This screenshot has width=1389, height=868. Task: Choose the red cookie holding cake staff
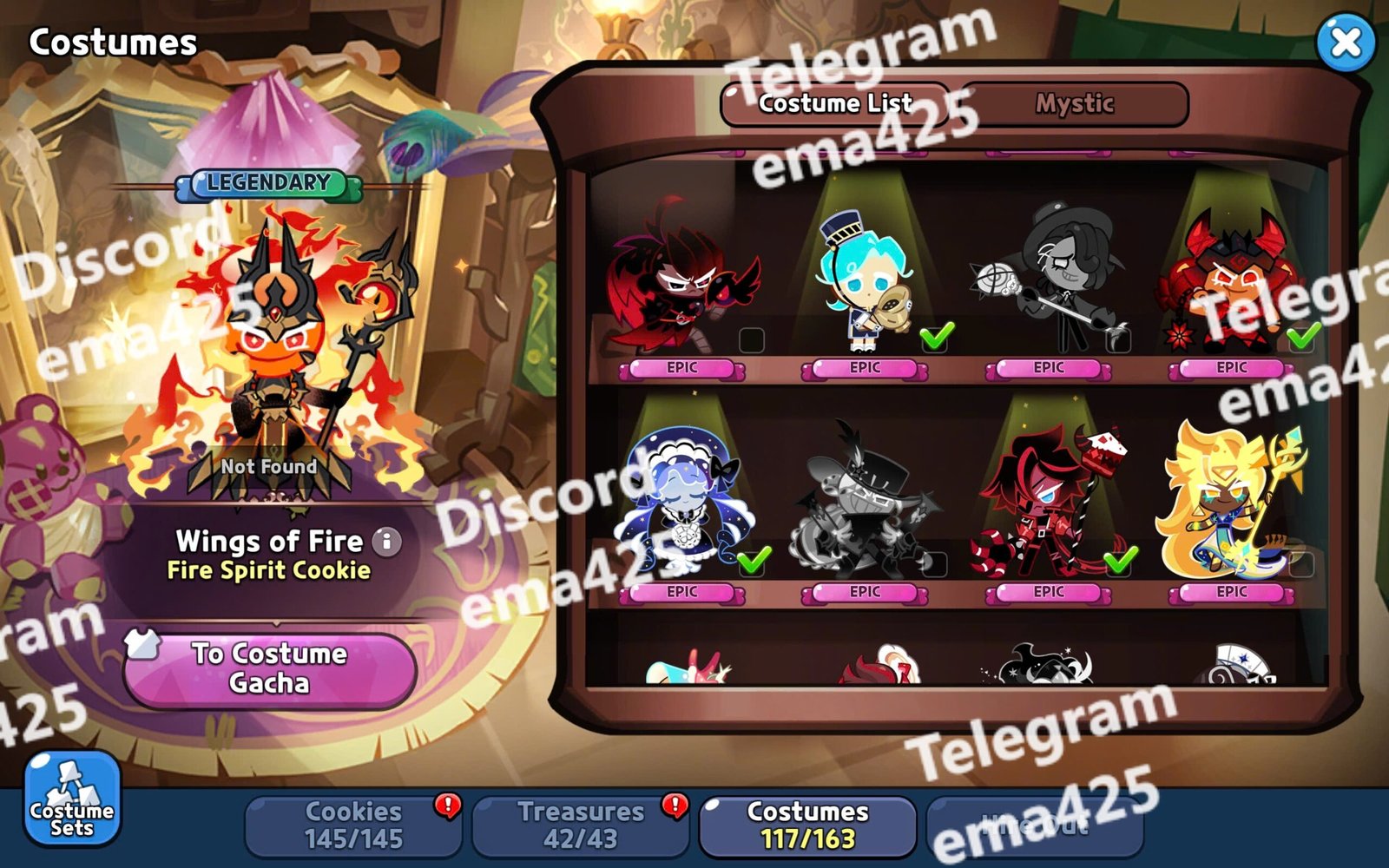click(1049, 503)
